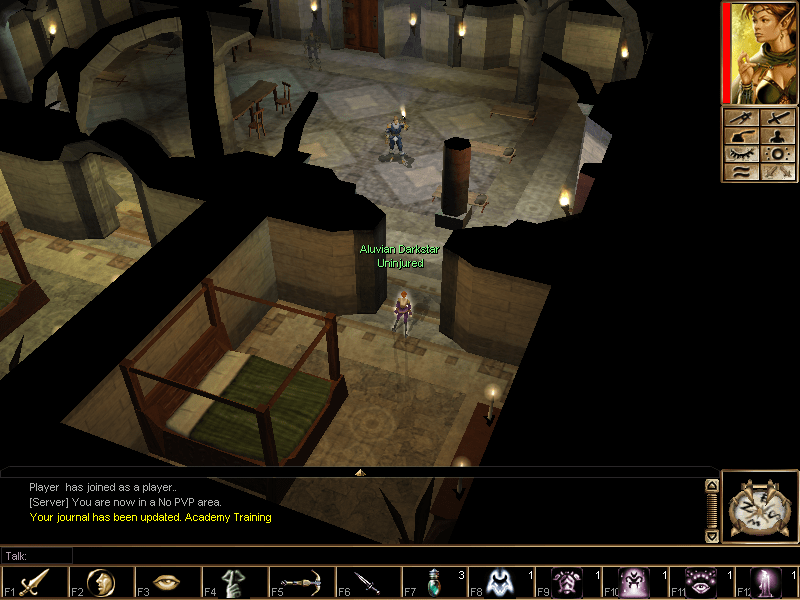
Task: Equip the dagger in the F6 quickslot
Action: click(x=368, y=582)
